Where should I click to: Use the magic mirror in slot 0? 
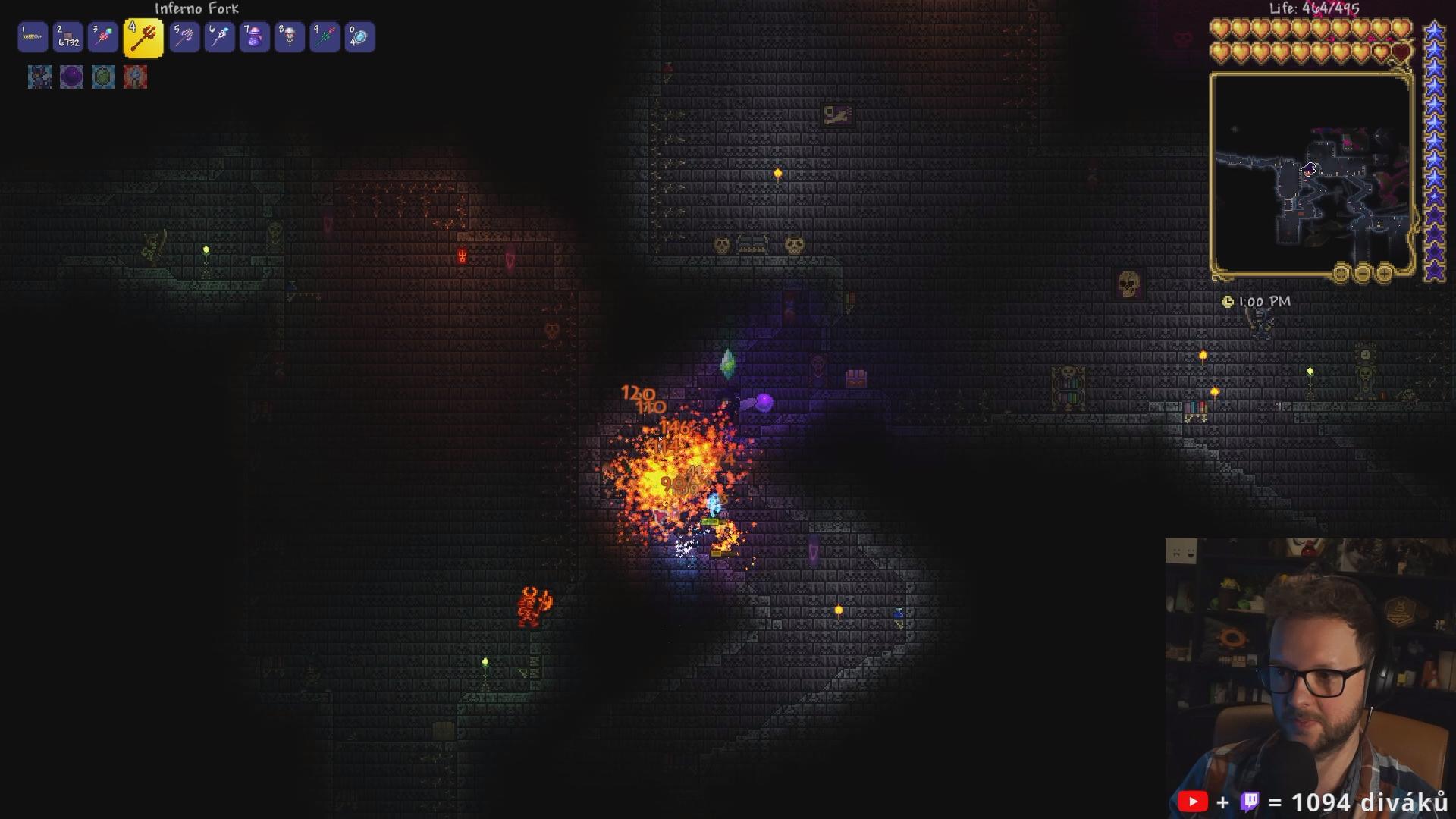click(x=359, y=37)
